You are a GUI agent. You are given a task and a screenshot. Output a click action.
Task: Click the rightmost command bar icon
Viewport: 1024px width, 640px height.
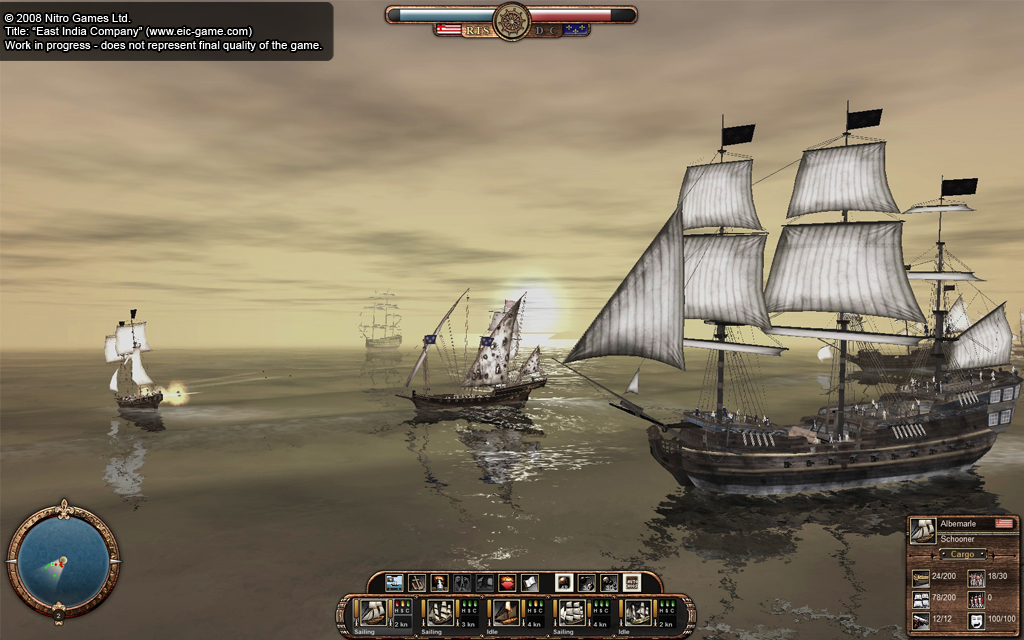pos(632,583)
